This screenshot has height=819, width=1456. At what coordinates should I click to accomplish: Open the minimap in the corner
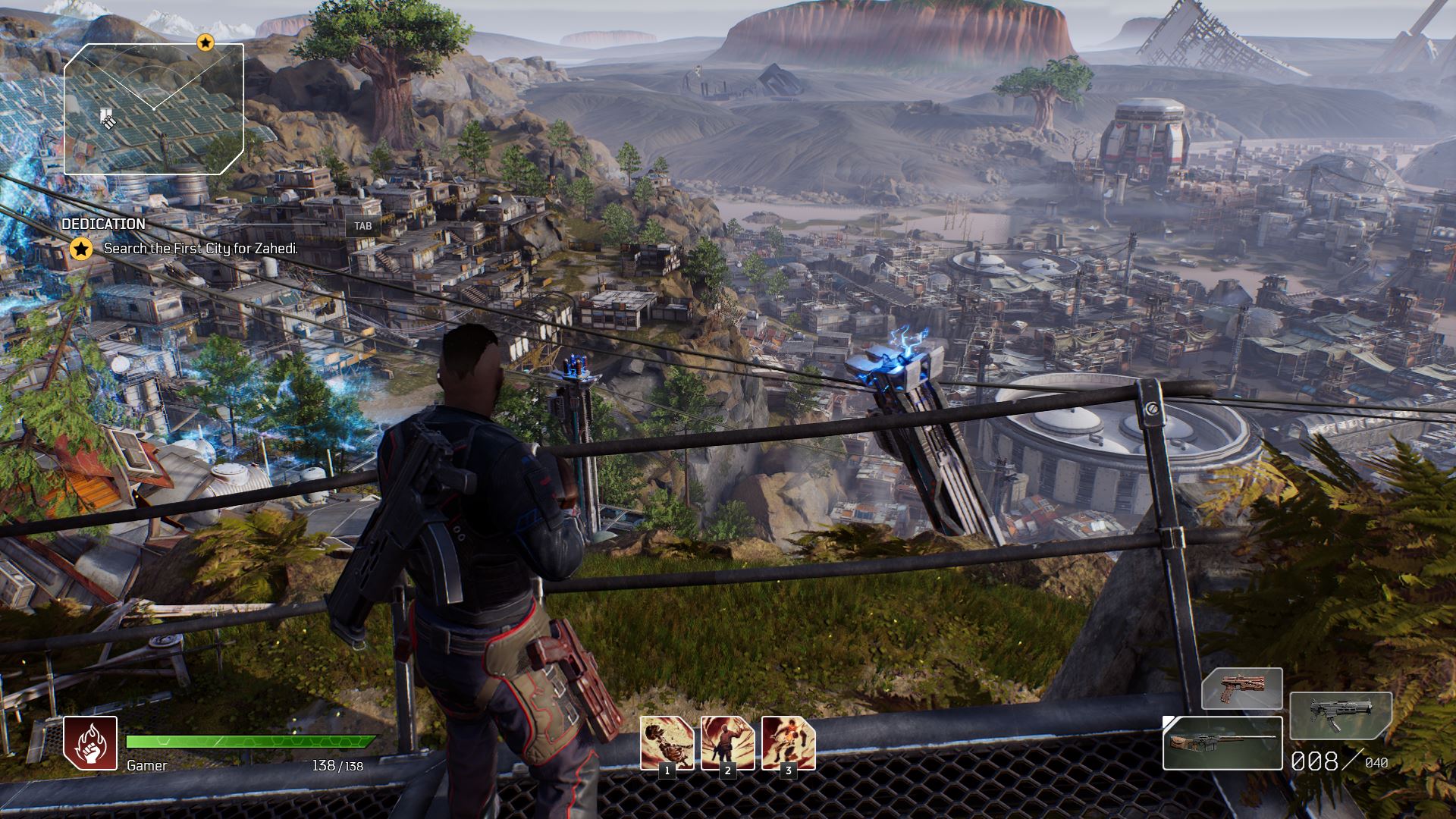(x=154, y=109)
